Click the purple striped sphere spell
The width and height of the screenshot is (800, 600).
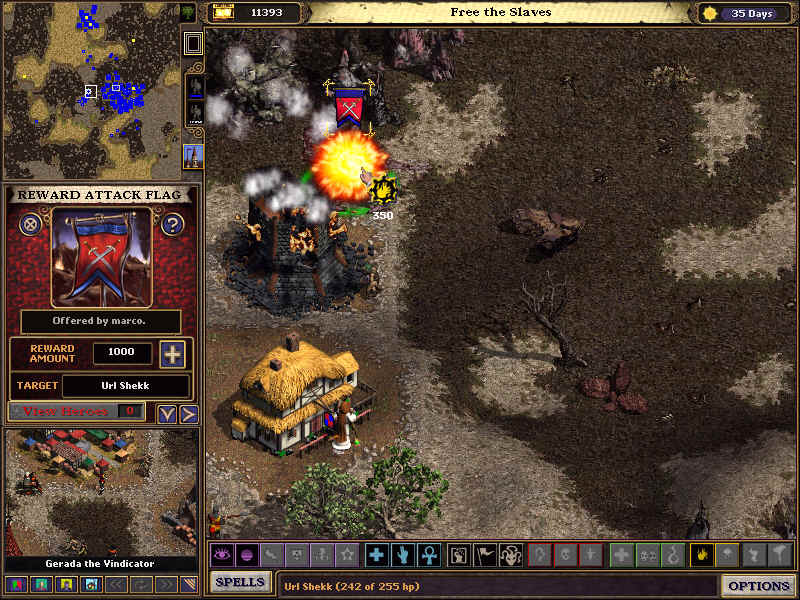246,555
